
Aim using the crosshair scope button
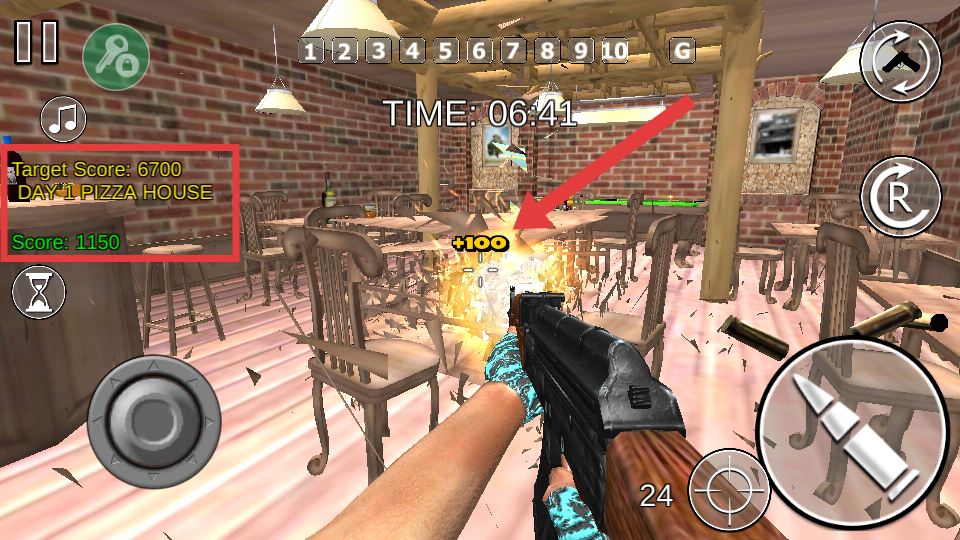(x=729, y=489)
